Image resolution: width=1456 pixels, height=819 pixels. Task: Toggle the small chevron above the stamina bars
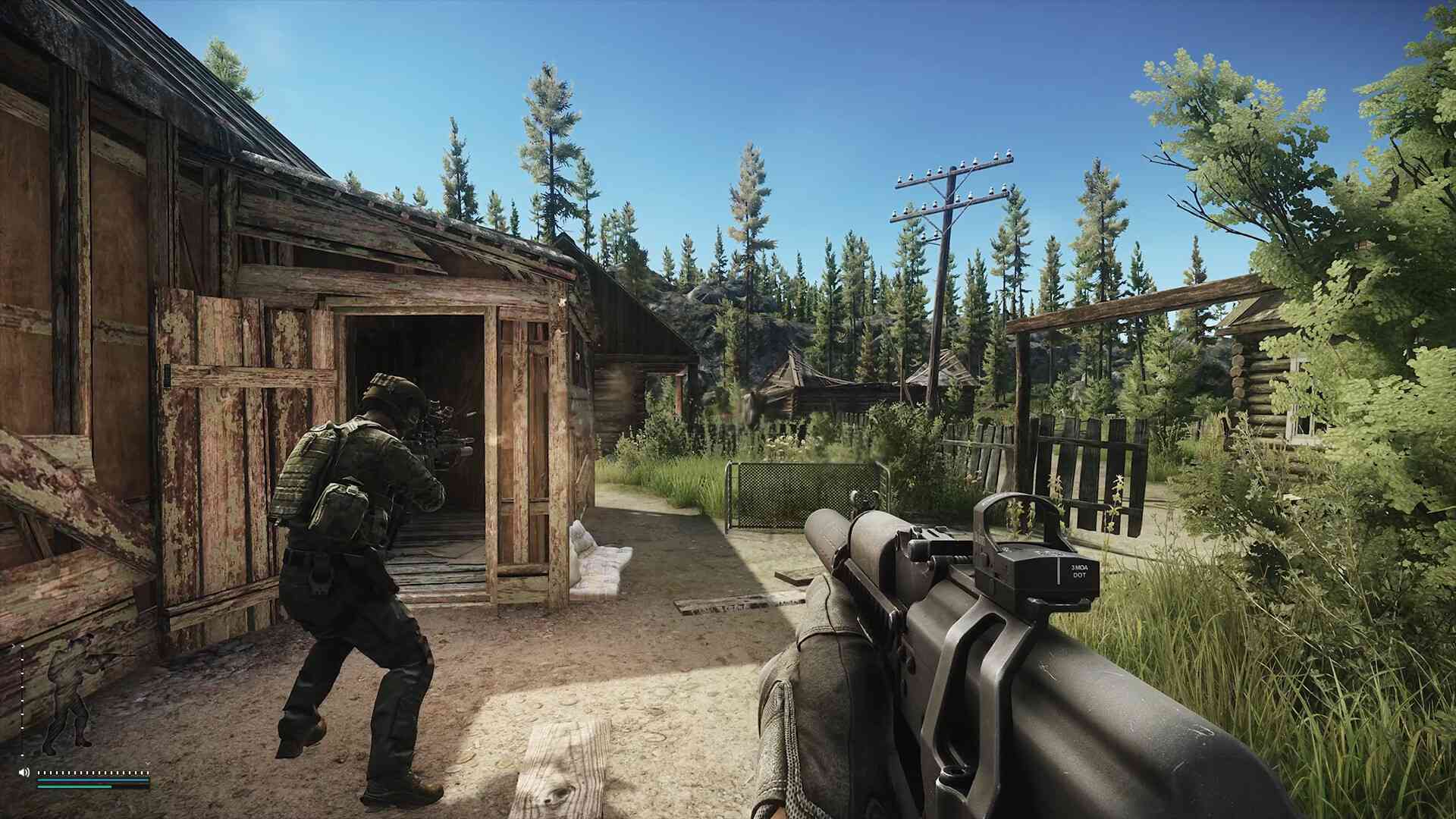coord(14,645)
